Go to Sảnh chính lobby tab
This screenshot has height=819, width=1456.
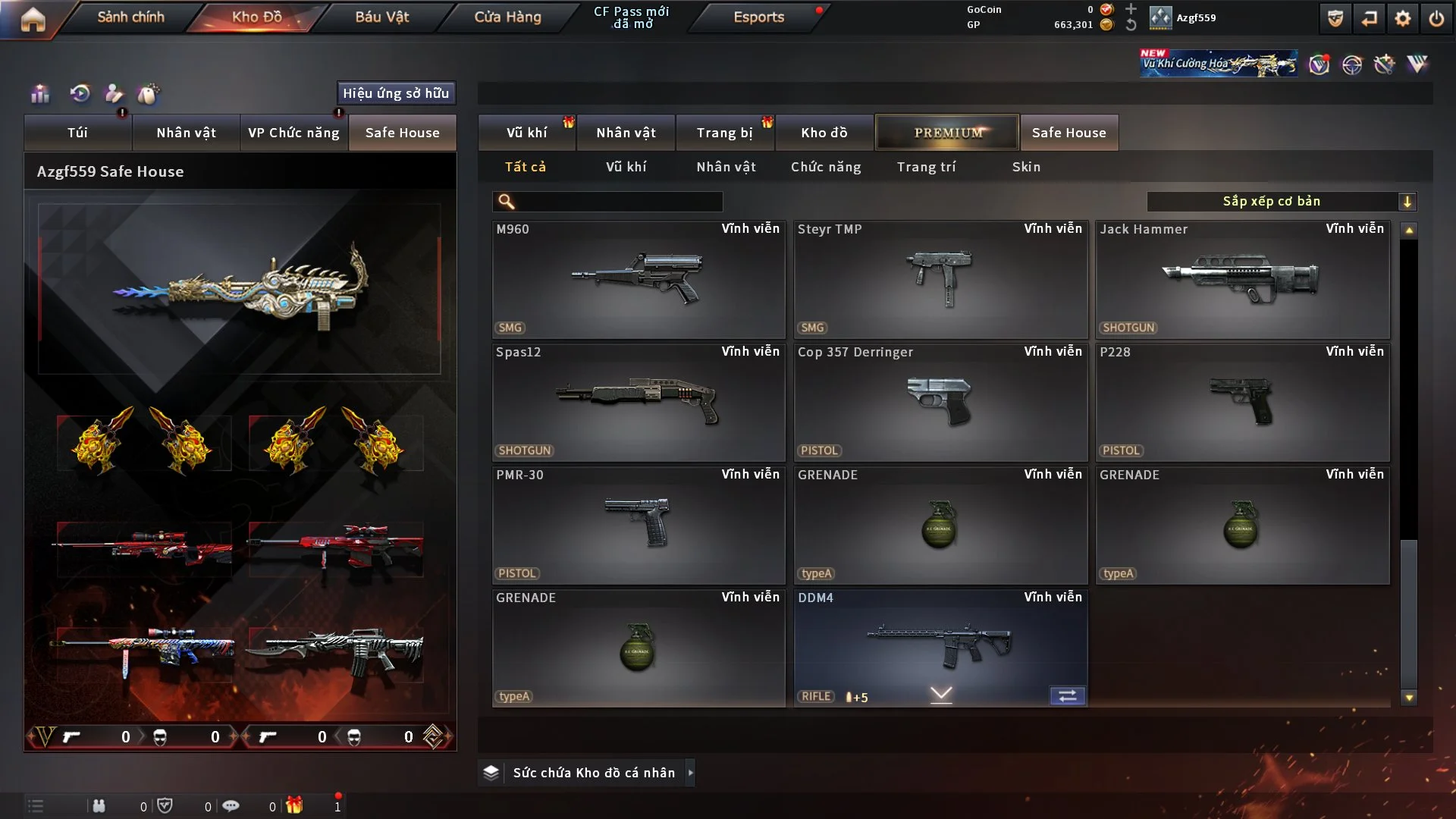click(x=130, y=17)
